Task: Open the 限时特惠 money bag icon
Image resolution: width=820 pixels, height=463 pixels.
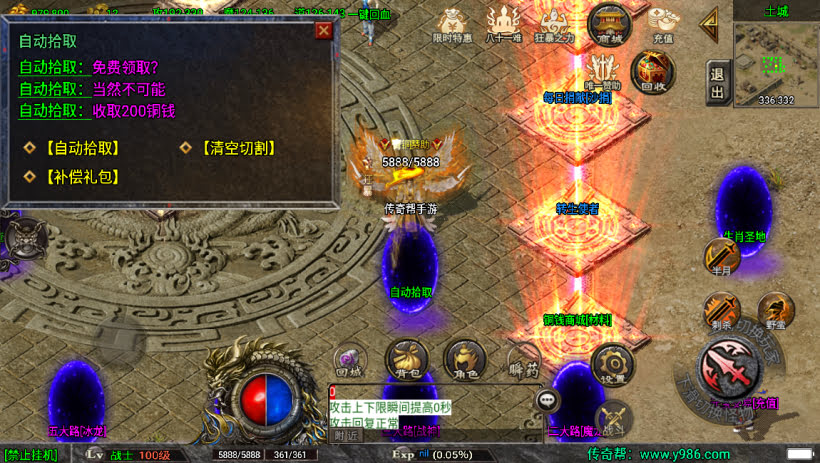Action: (x=453, y=22)
